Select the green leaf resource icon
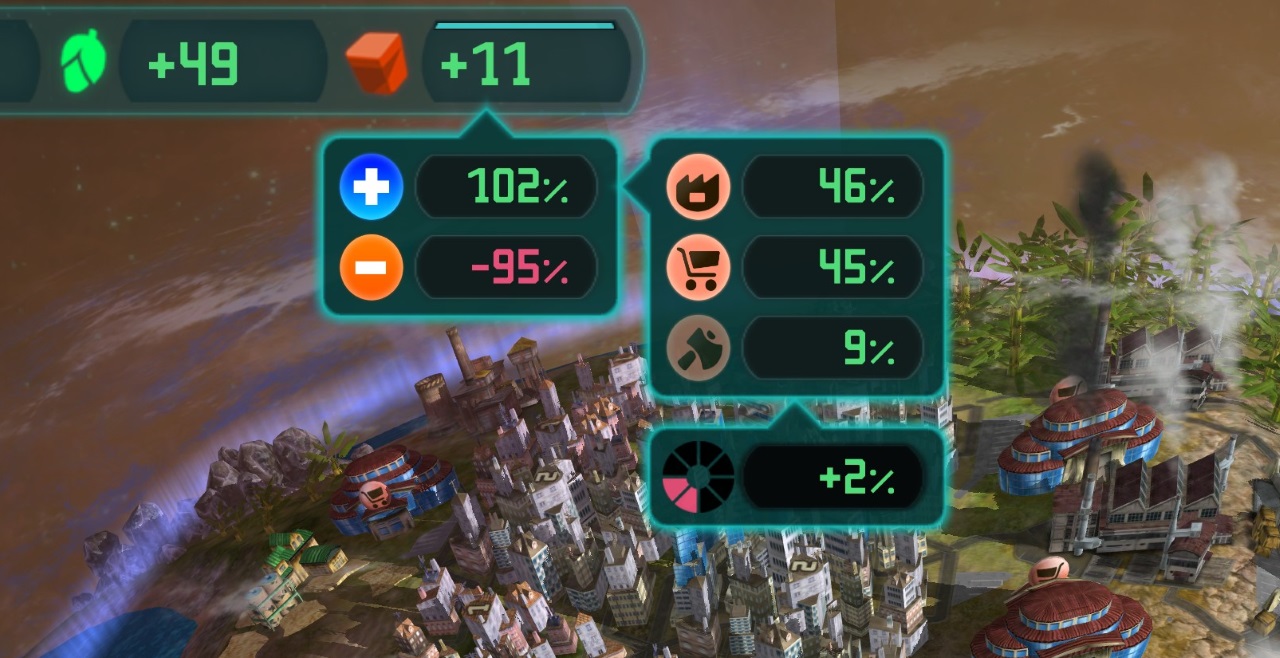 (x=84, y=61)
